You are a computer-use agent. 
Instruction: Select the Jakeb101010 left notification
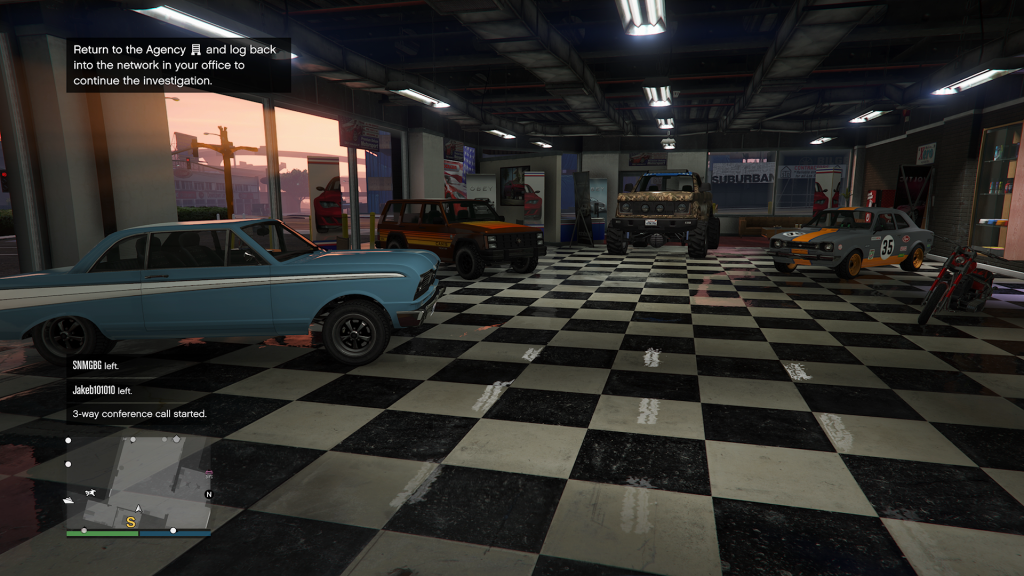tap(102, 390)
